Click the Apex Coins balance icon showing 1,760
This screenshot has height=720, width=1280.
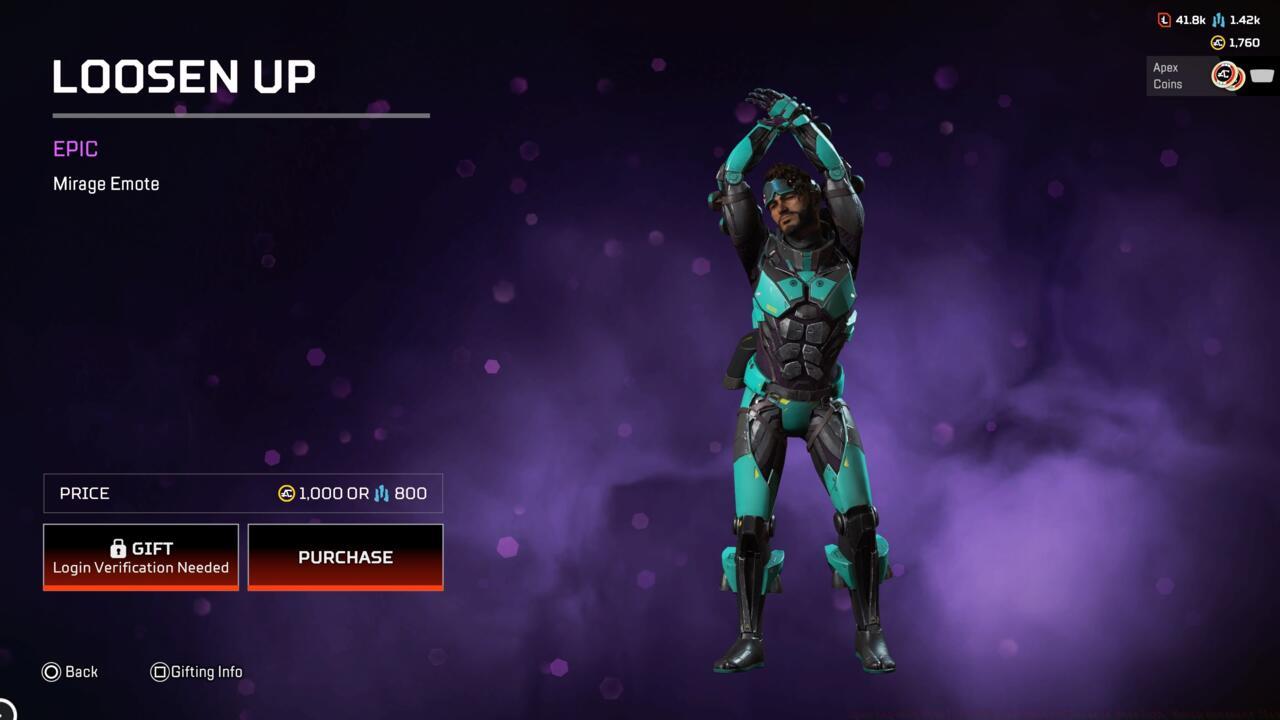1217,42
